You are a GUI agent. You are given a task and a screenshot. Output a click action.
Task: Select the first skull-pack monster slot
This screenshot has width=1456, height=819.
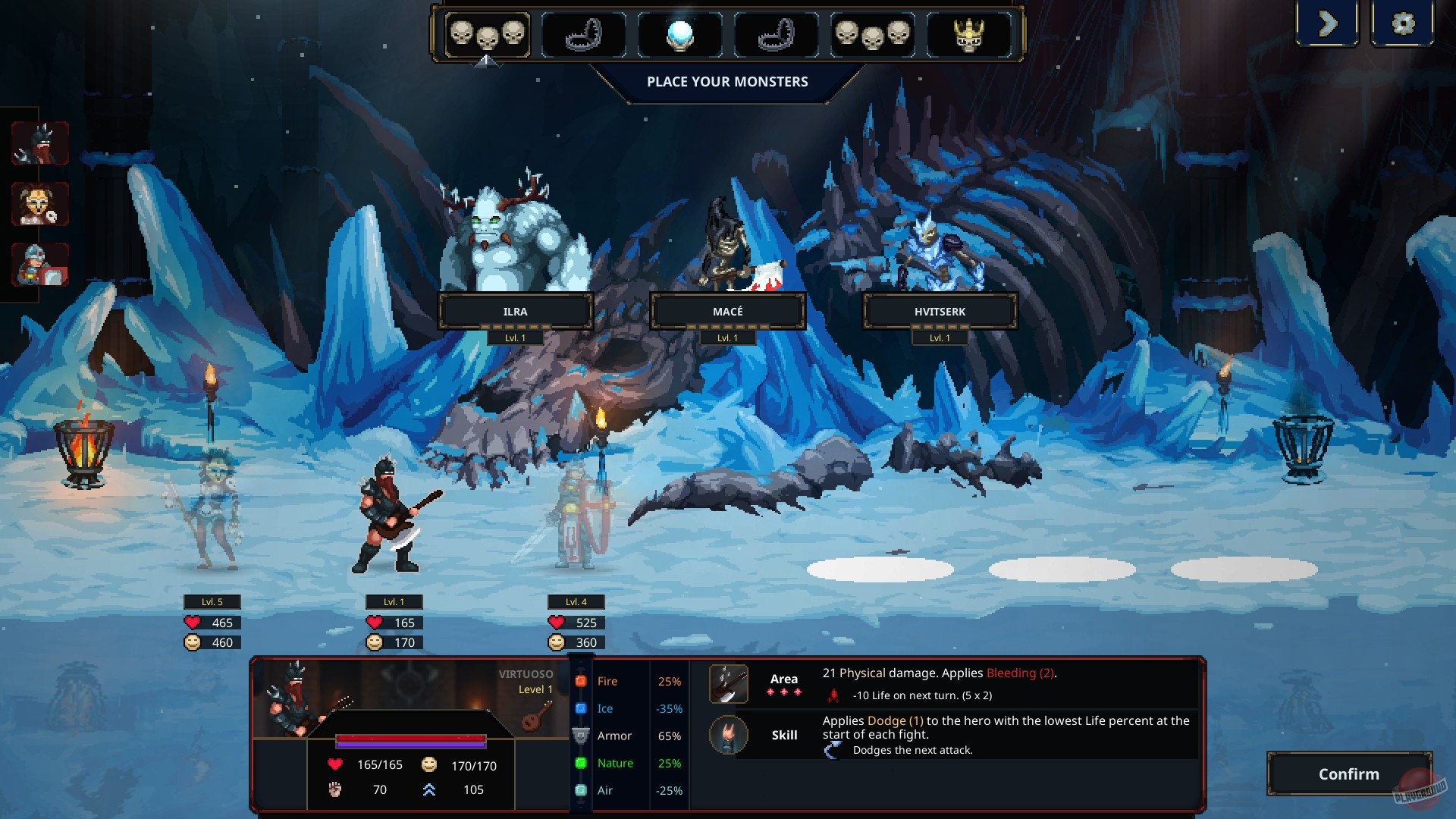point(488,34)
